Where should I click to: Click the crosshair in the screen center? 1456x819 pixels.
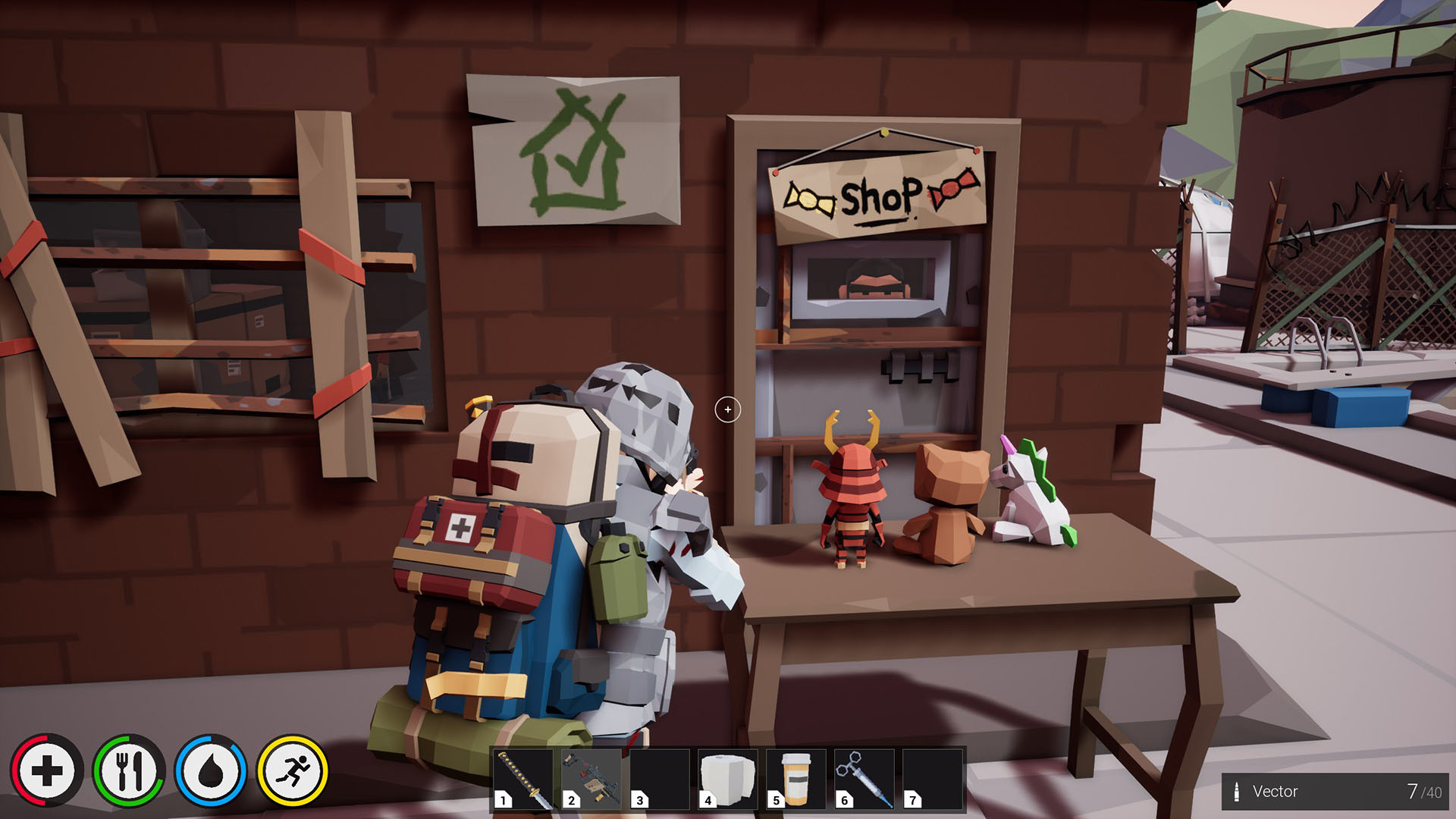(728, 409)
